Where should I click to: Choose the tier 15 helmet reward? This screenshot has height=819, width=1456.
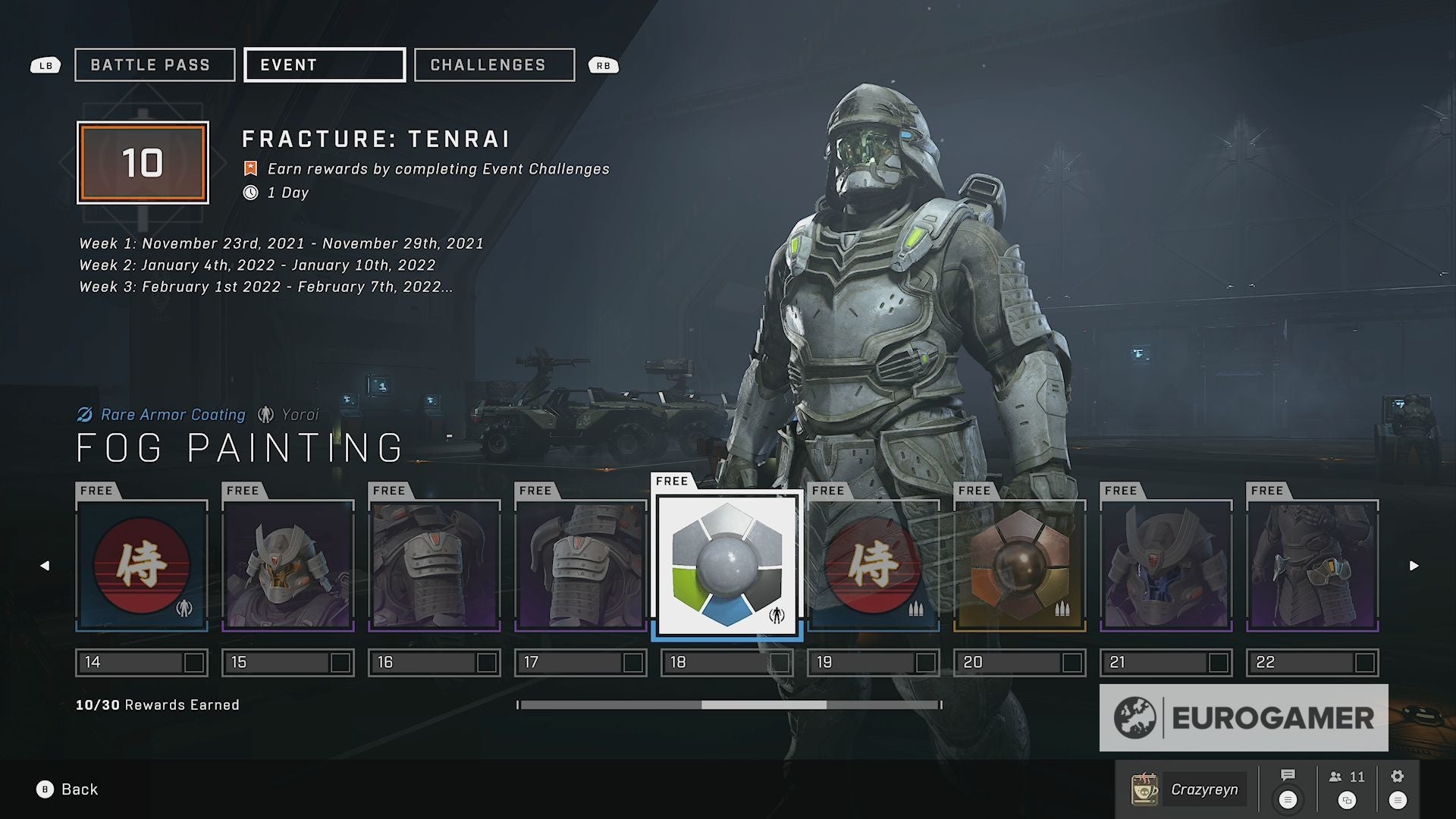coord(288,565)
